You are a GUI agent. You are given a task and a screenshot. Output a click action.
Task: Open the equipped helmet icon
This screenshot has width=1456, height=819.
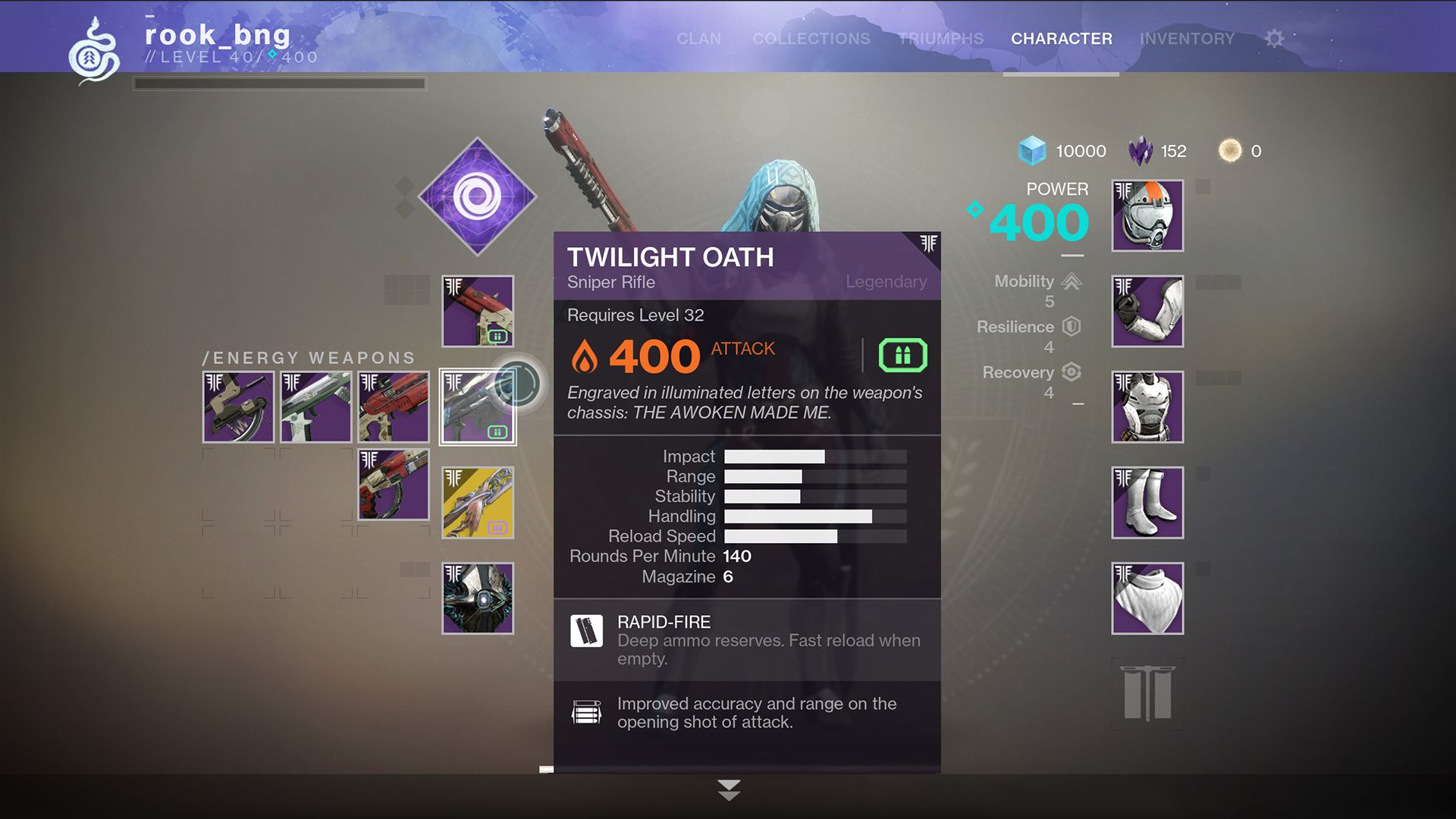[1147, 216]
